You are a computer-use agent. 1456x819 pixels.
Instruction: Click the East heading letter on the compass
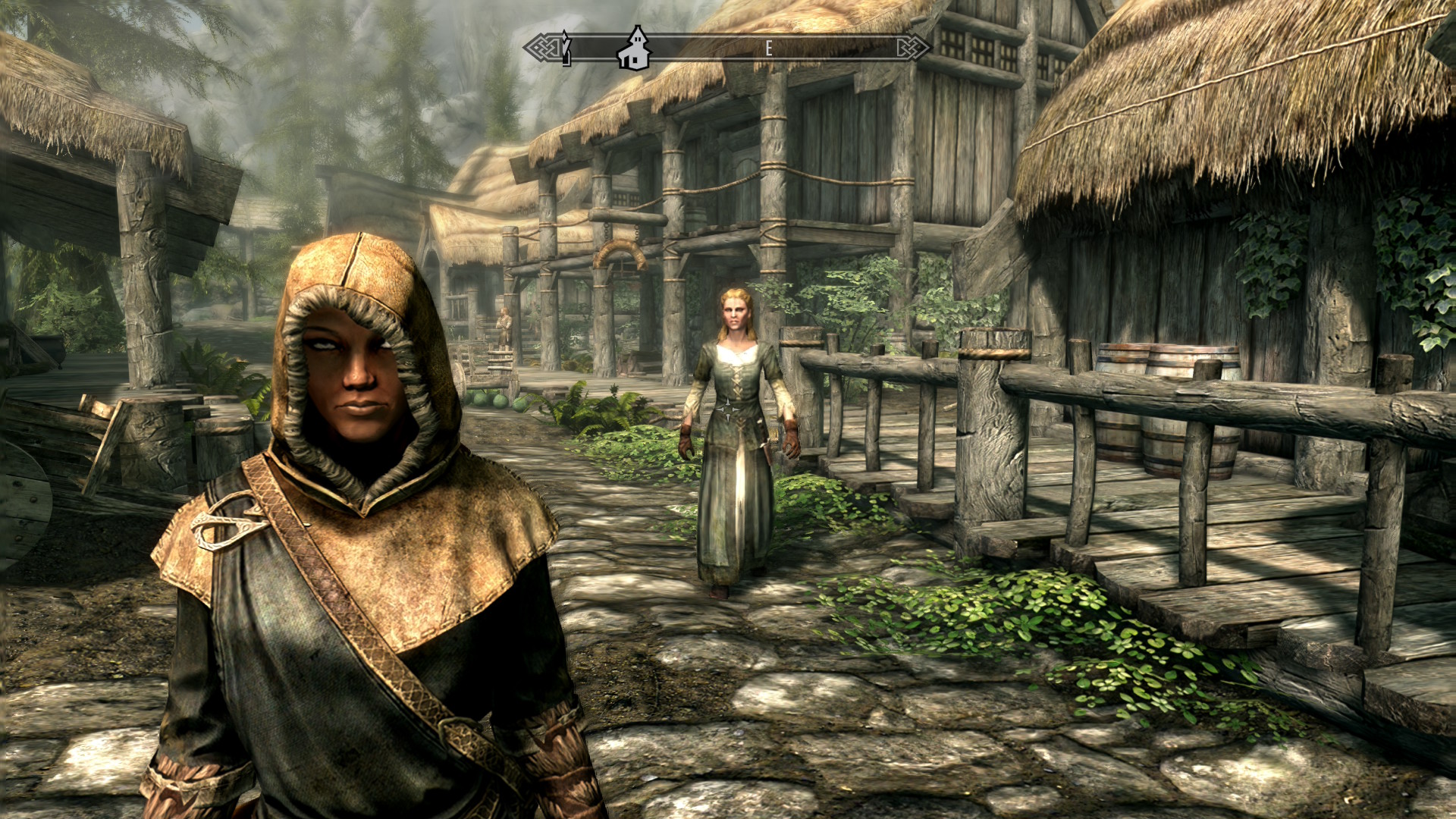768,49
